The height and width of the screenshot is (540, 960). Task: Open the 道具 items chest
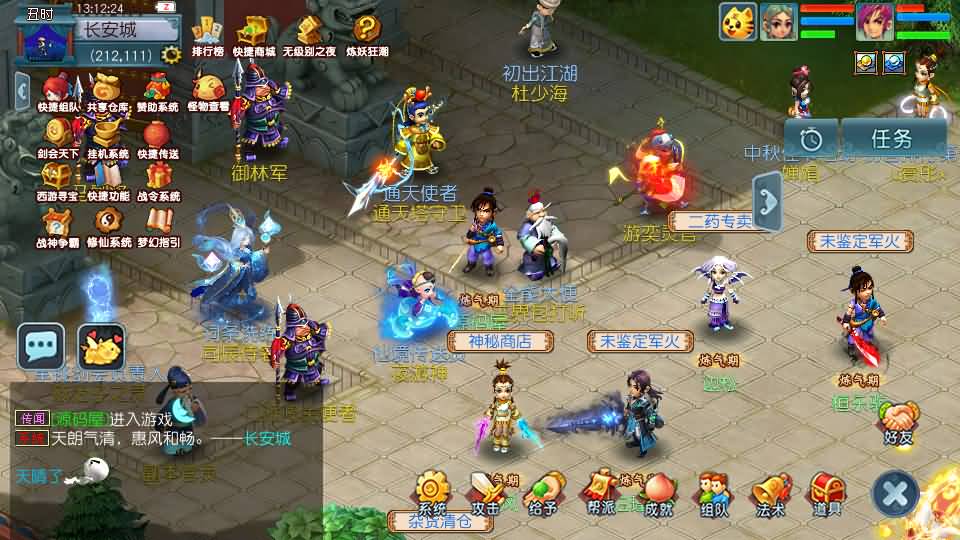[x=826, y=492]
